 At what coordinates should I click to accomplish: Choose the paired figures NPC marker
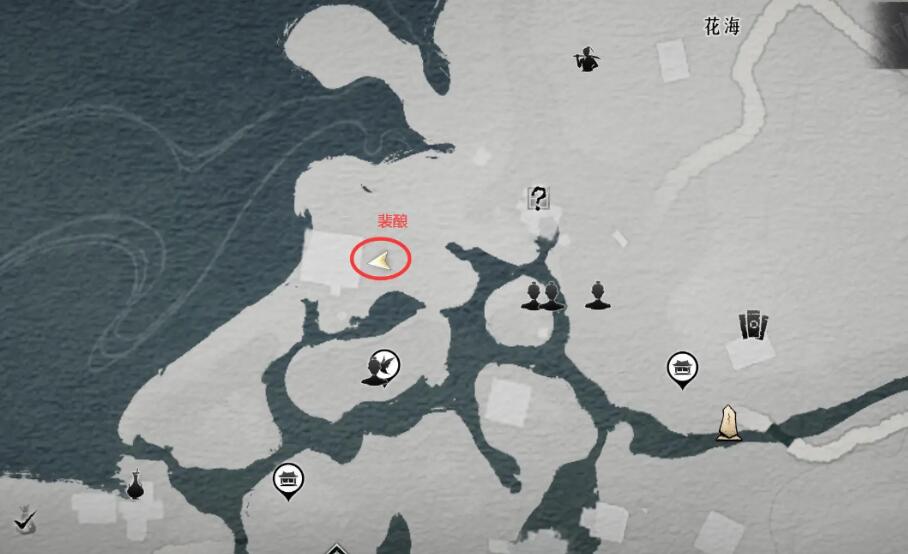[x=542, y=295]
